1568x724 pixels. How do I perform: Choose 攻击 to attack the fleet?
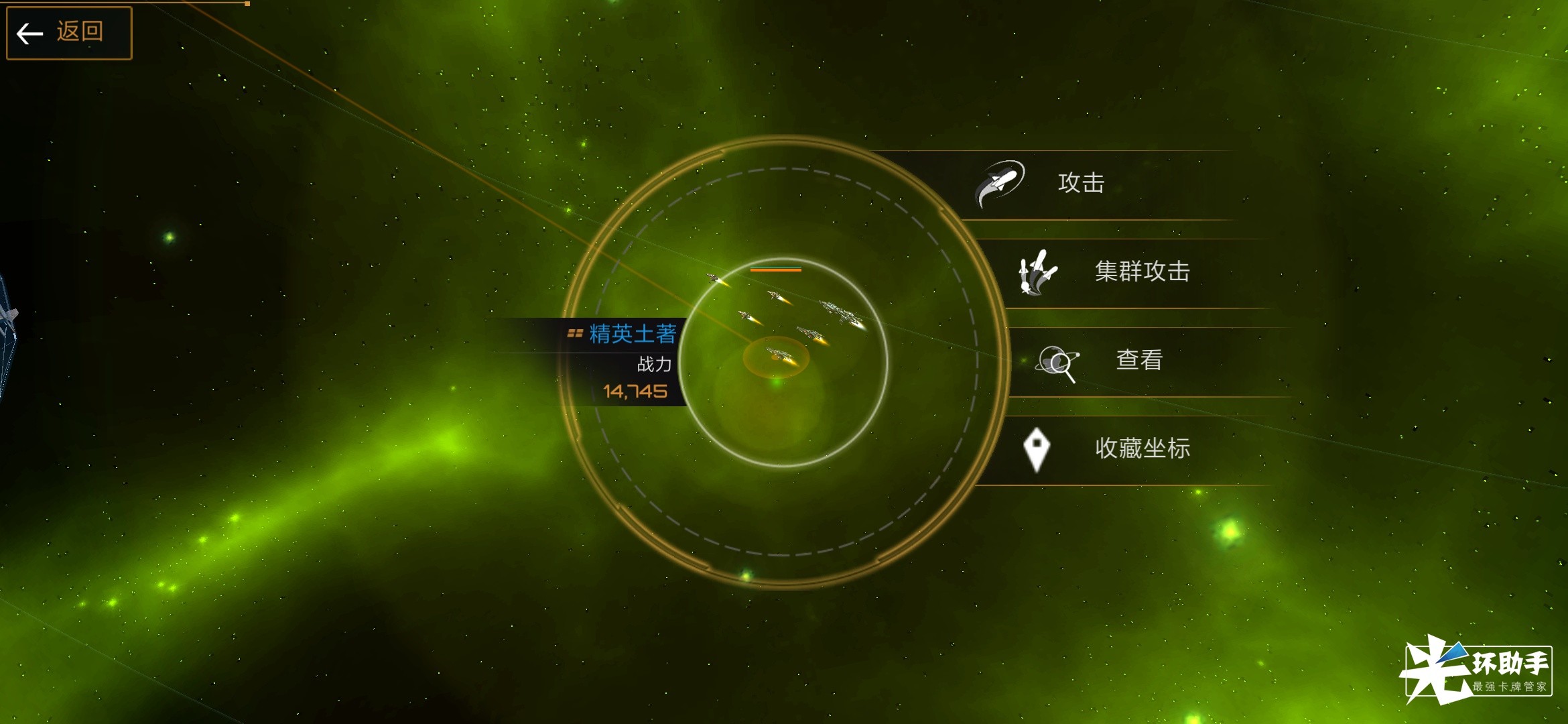[1080, 183]
